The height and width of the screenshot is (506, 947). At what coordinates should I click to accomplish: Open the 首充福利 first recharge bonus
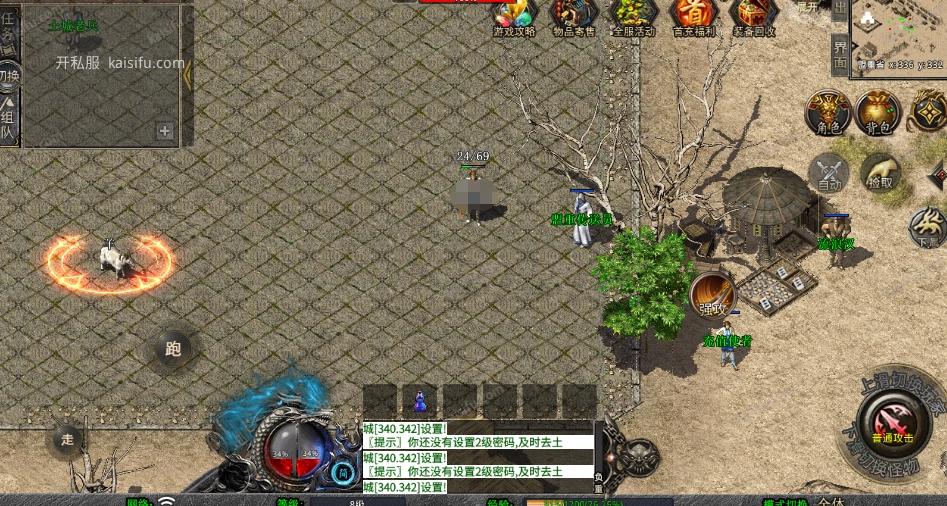(693, 15)
